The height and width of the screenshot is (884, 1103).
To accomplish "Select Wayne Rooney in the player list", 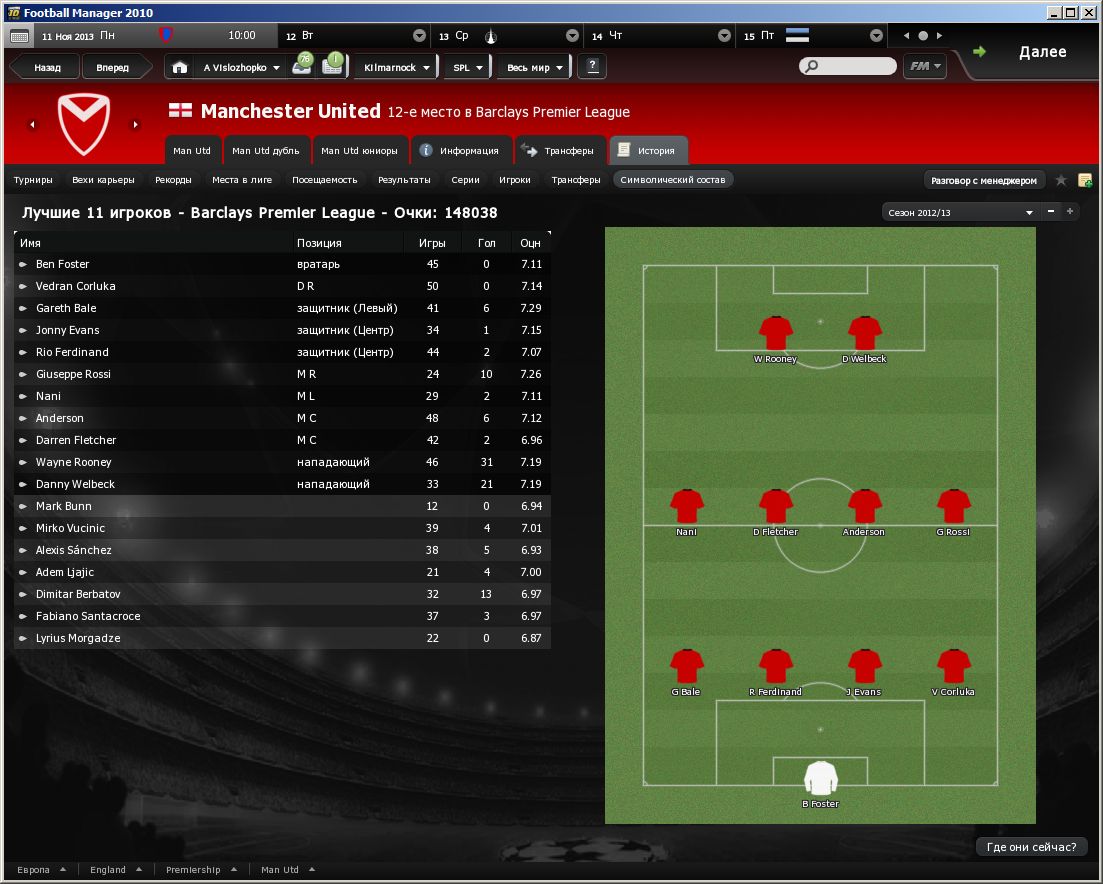I will coord(74,462).
